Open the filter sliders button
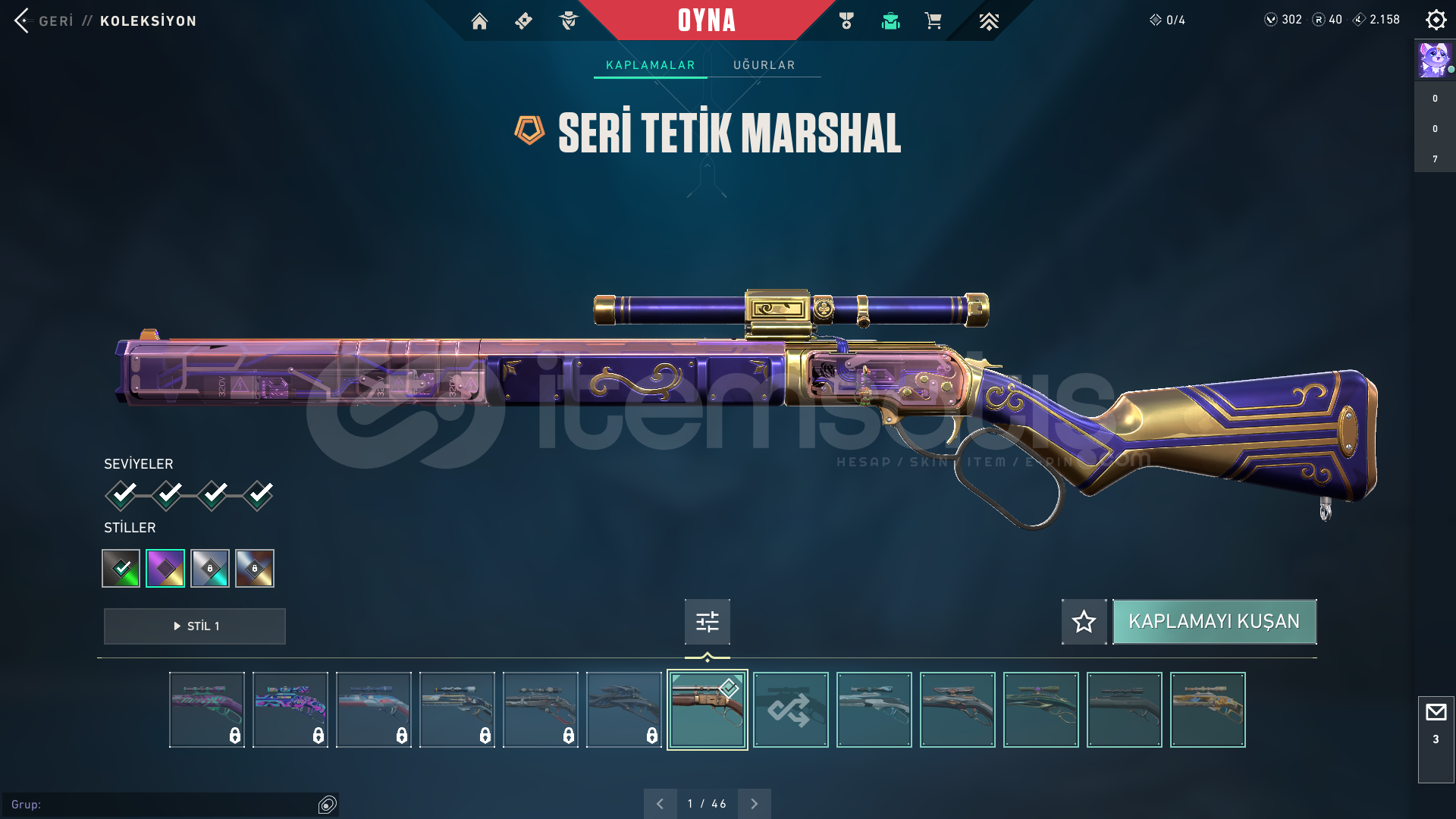 tap(707, 622)
